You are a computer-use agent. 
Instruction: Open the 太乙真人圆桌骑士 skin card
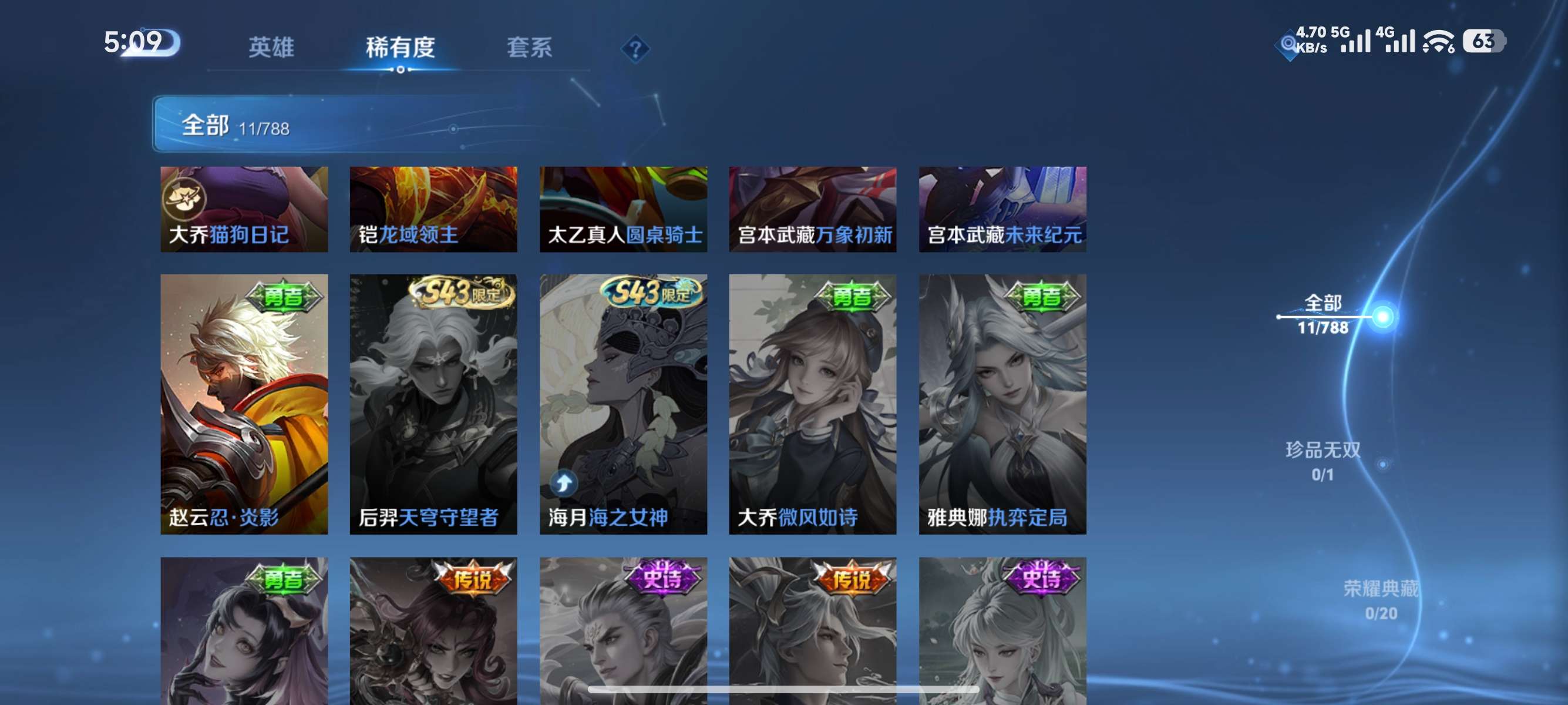[x=623, y=209]
